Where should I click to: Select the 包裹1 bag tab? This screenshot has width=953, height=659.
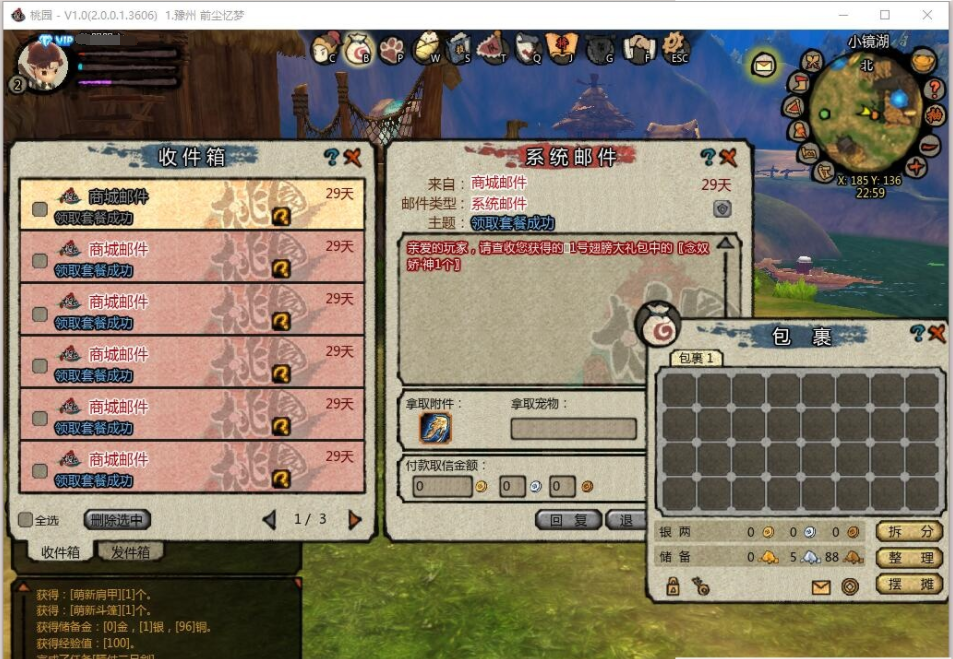pyautogui.click(x=696, y=358)
